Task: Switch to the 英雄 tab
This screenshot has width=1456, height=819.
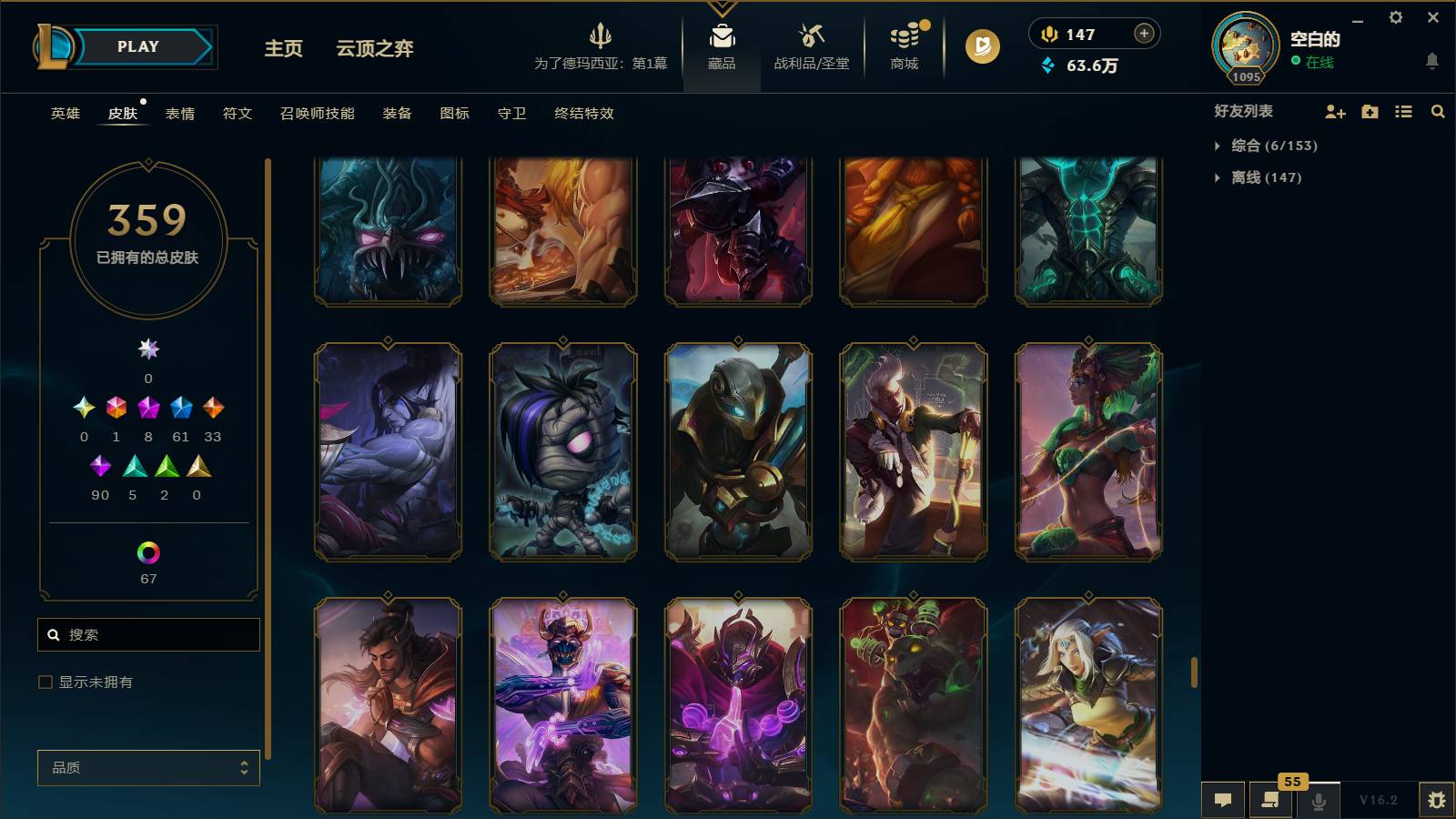Action: coord(64,114)
